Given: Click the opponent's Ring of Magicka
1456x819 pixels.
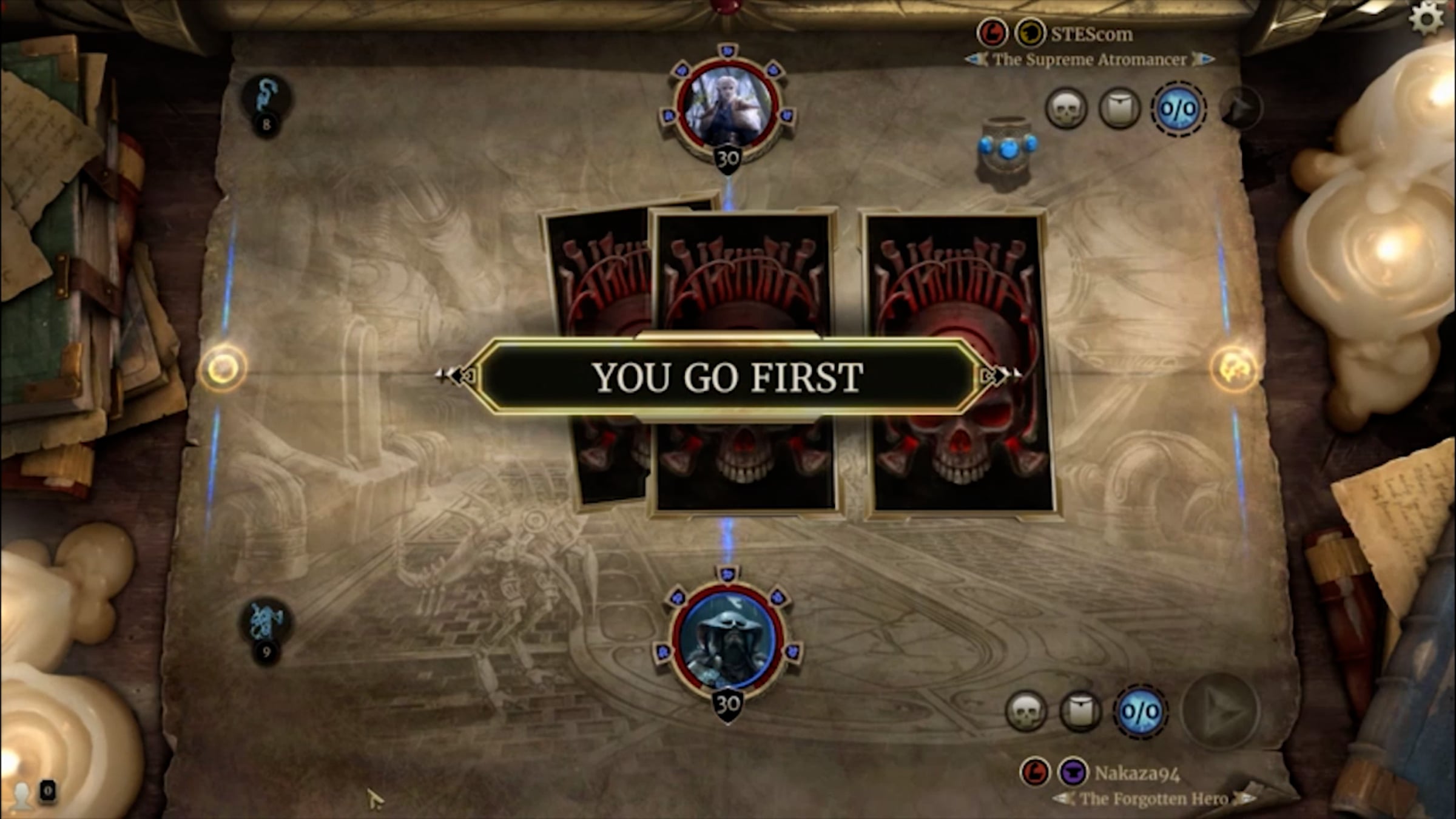Looking at the screenshot, I should click(1007, 150).
